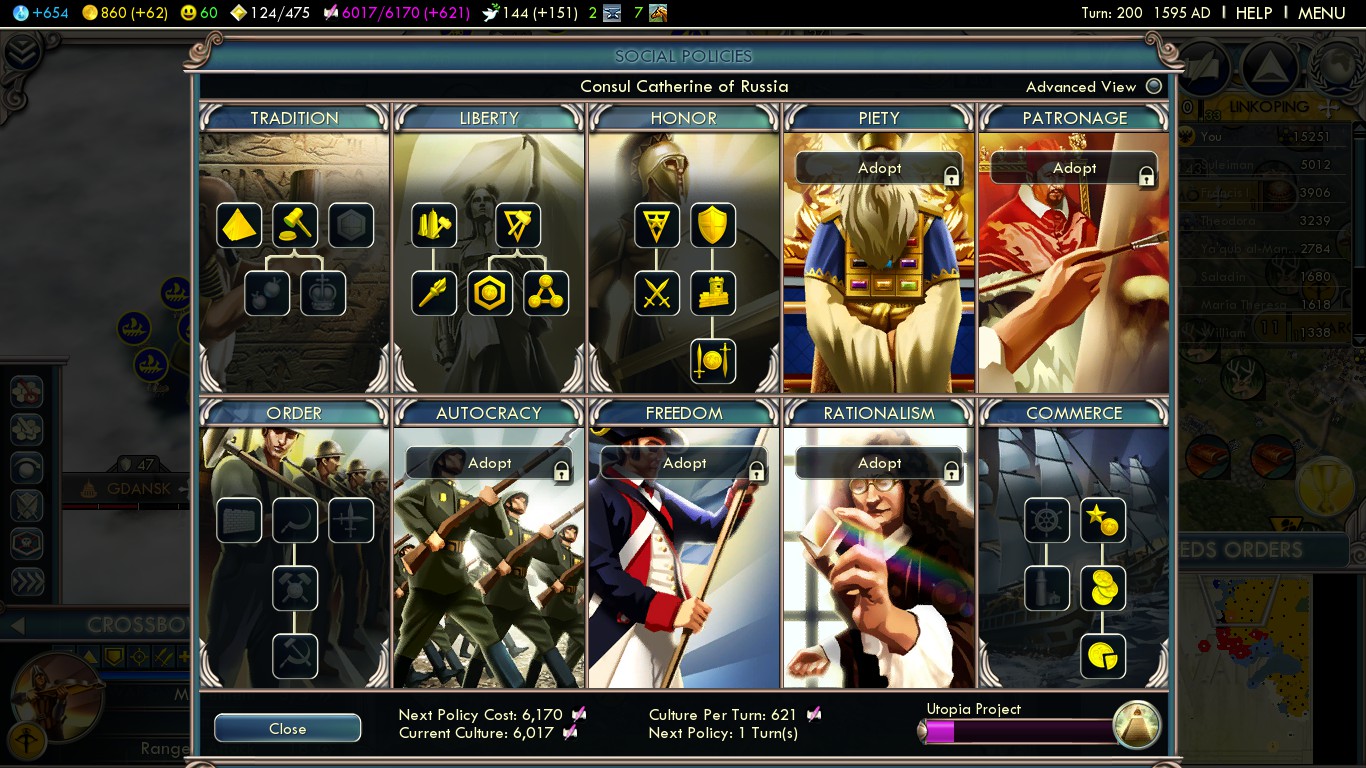
Task: Open the HELP screen
Action: pyautogui.click(x=1253, y=13)
